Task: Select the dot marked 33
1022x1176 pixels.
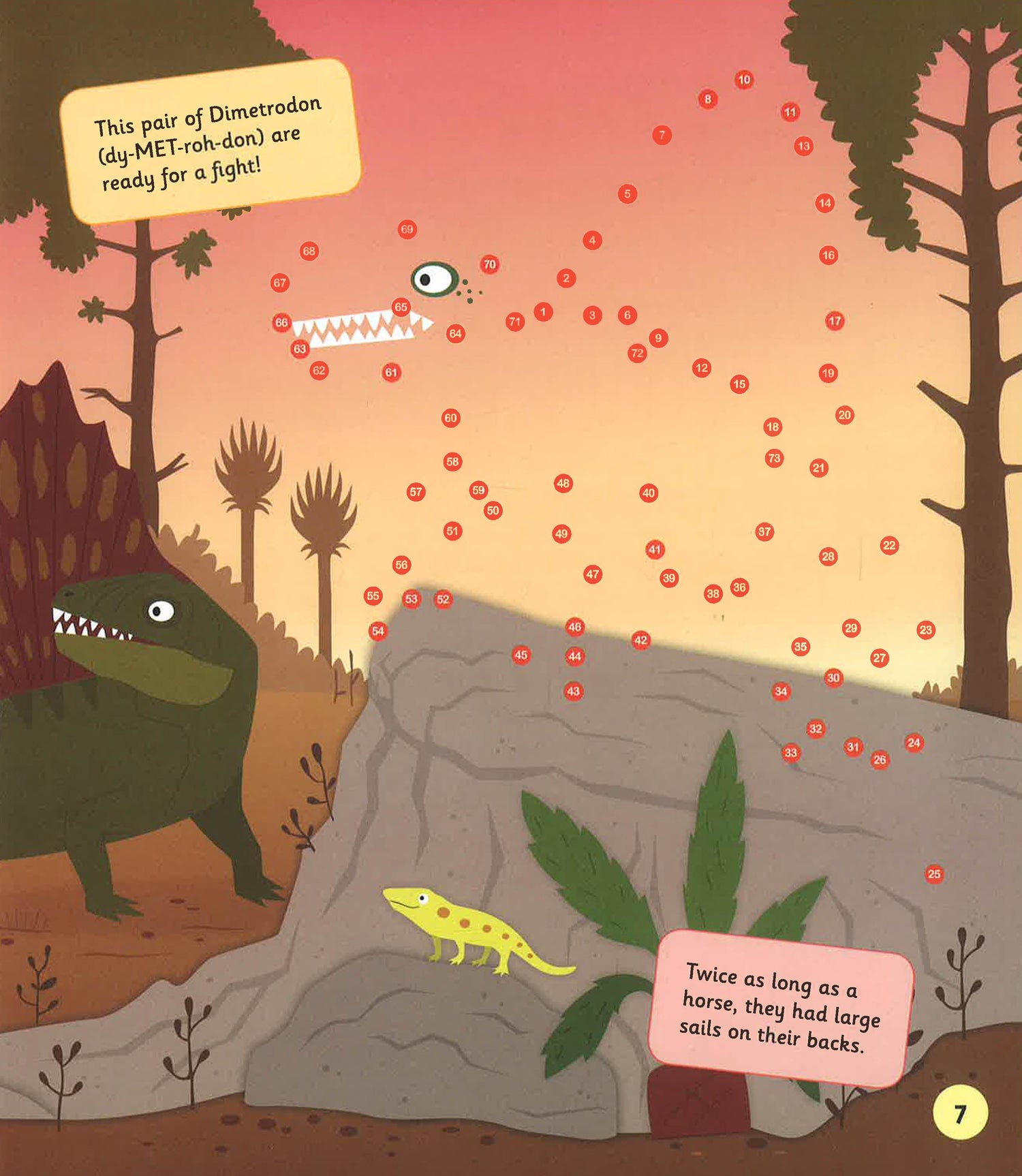Action: pyautogui.click(x=790, y=753)
